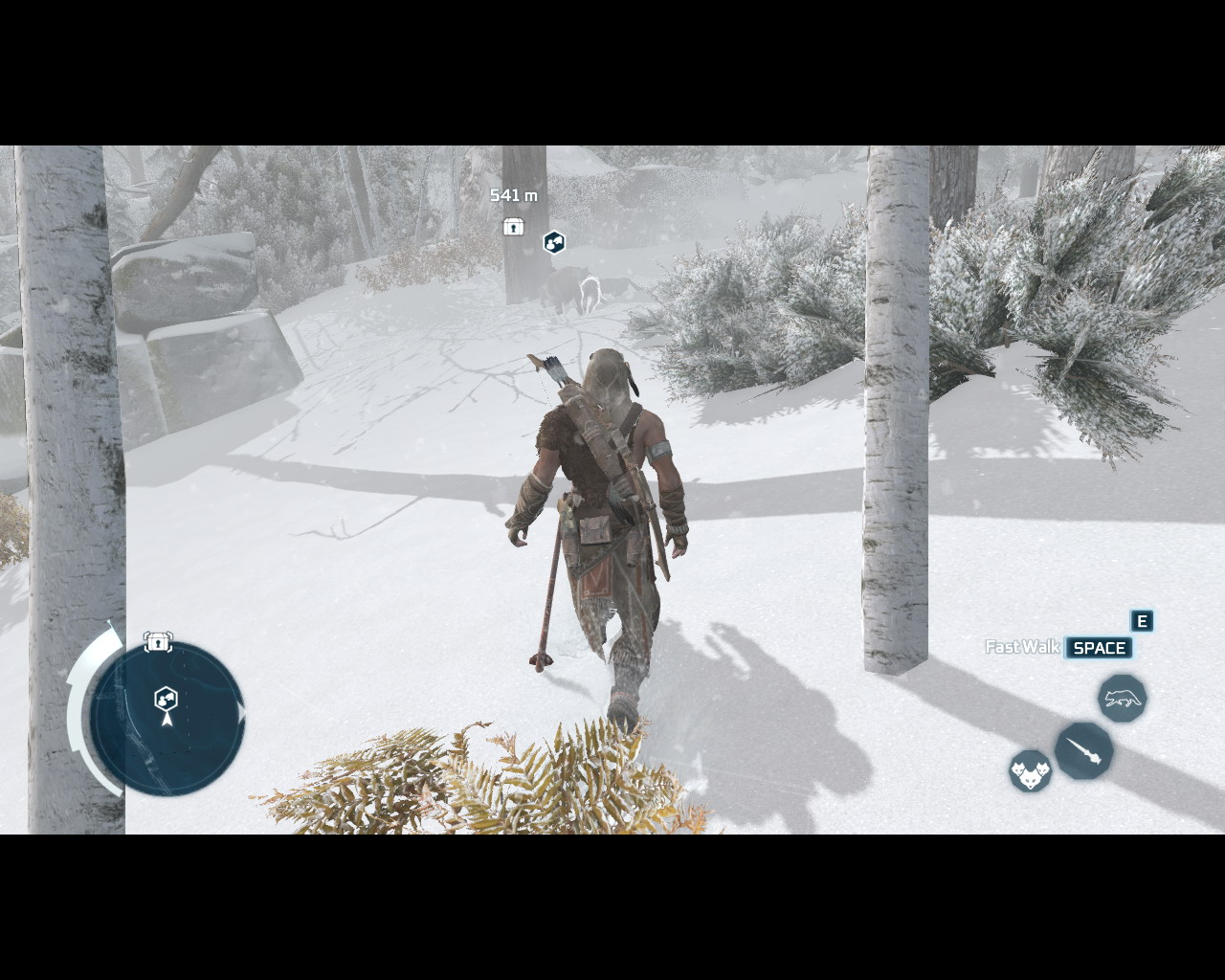This screenshot has width=1225, height=980.
Task: Select the chest waypoint under the 541 m label
Action: pyautogui.click(x=514, y=227)
